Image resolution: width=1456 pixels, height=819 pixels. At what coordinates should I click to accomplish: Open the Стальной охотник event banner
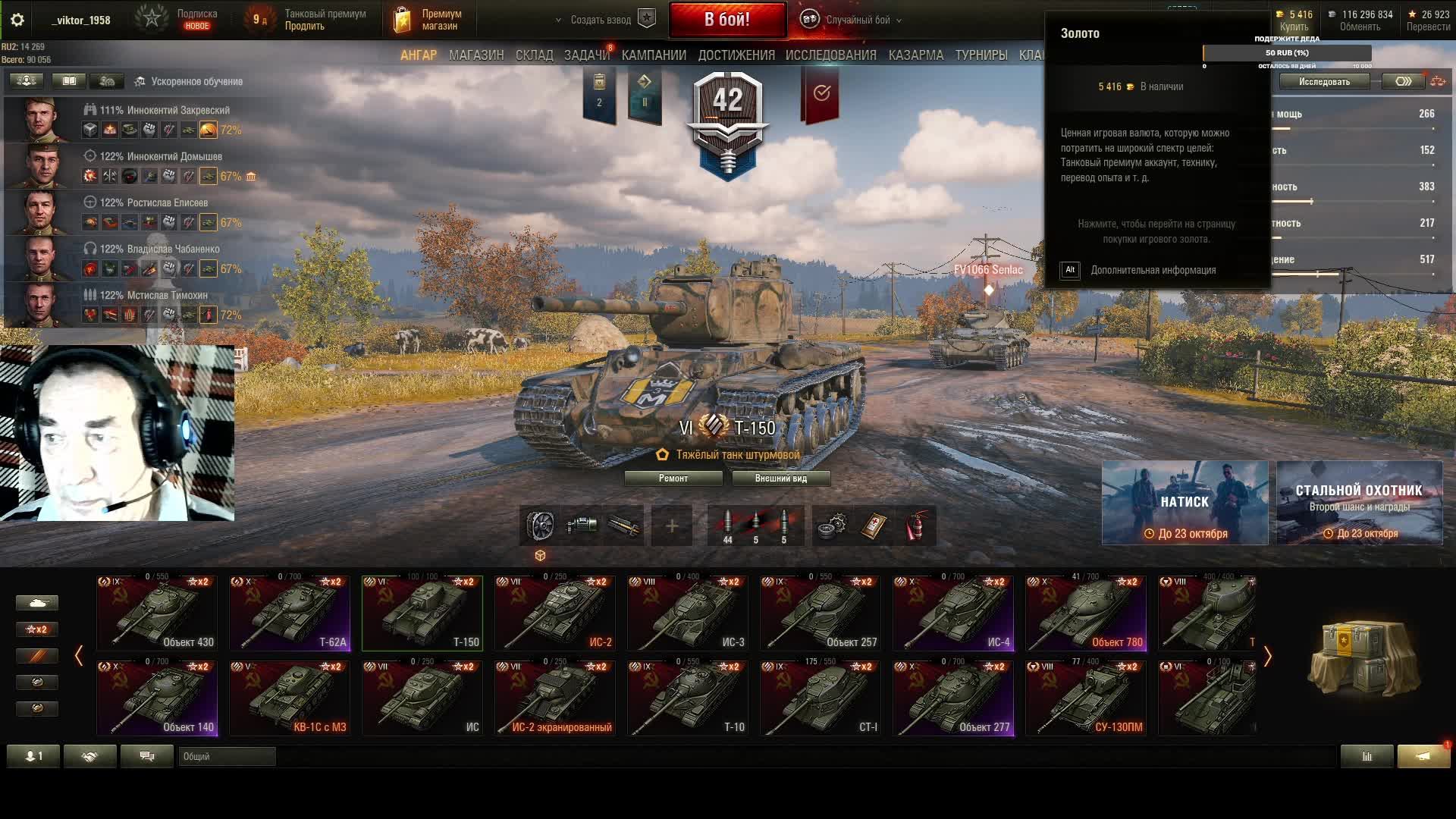pyautogui.click(x=1358, y=503)
